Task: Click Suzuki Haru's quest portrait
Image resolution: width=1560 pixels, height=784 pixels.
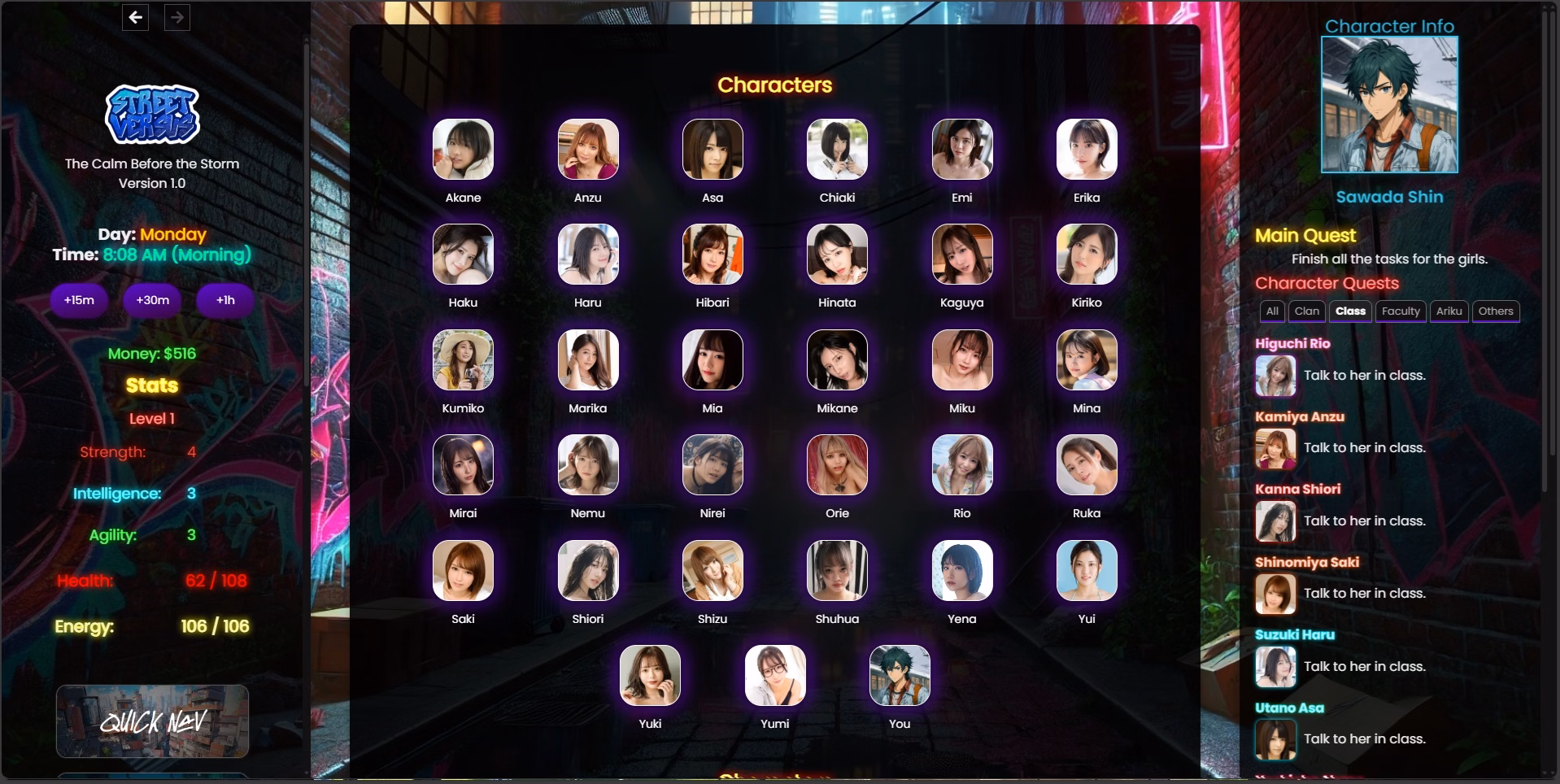Action: pos(1275,667)
